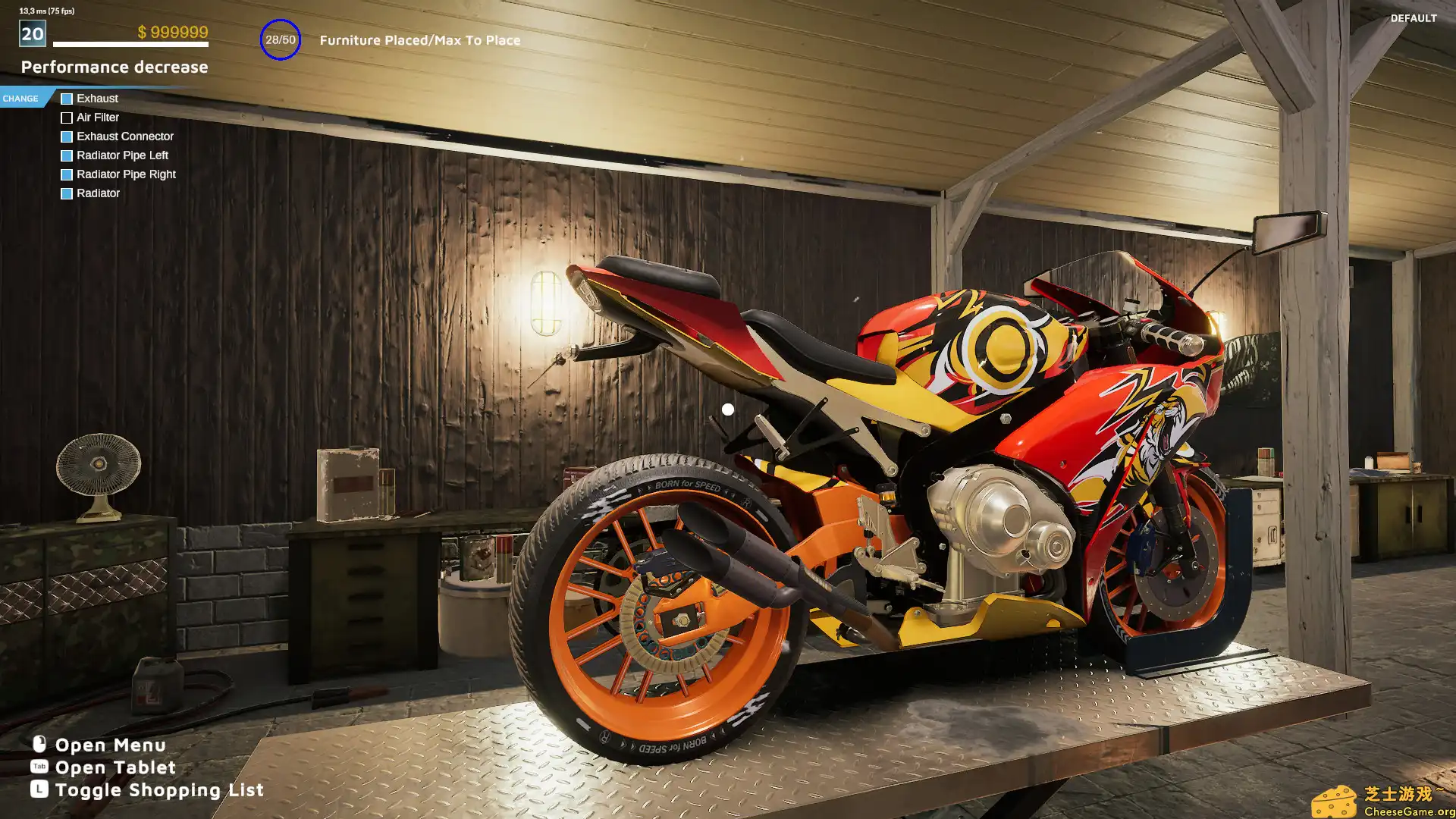Screen dimensions: 1456x819
Task: Select the Exhaust Connector list entry
Action: coord(125,136)
